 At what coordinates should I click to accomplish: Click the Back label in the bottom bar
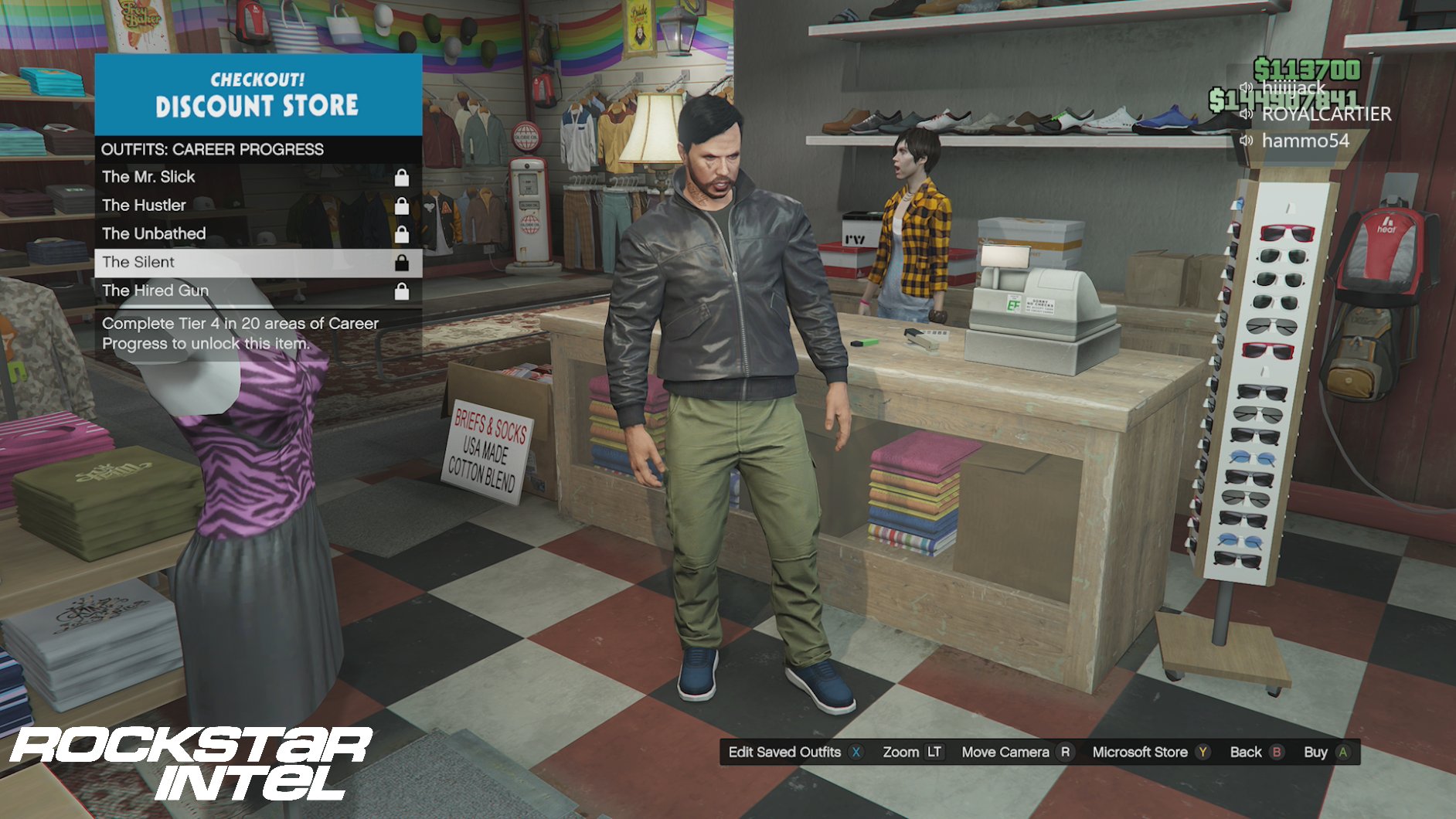pyautogui.click(x=1247, y=751)
